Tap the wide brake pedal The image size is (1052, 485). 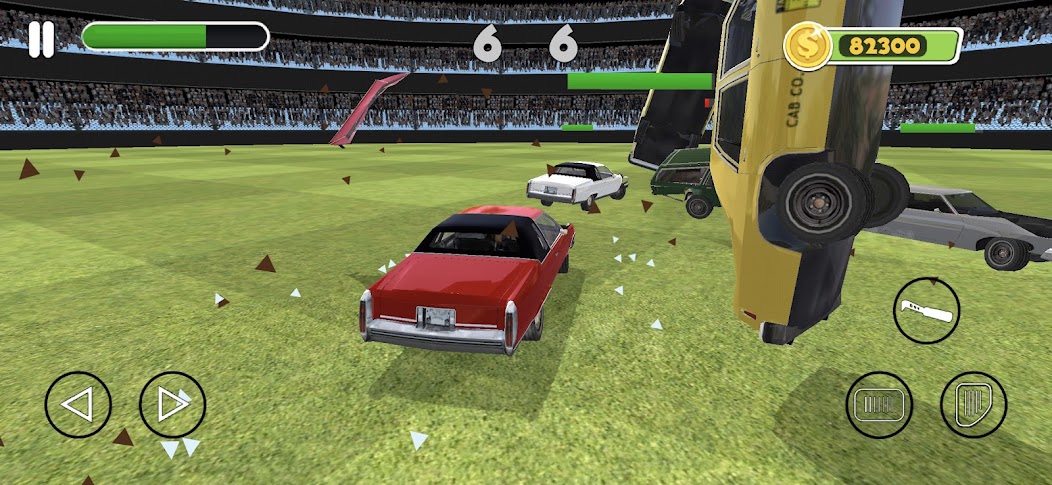pos(879,405)
